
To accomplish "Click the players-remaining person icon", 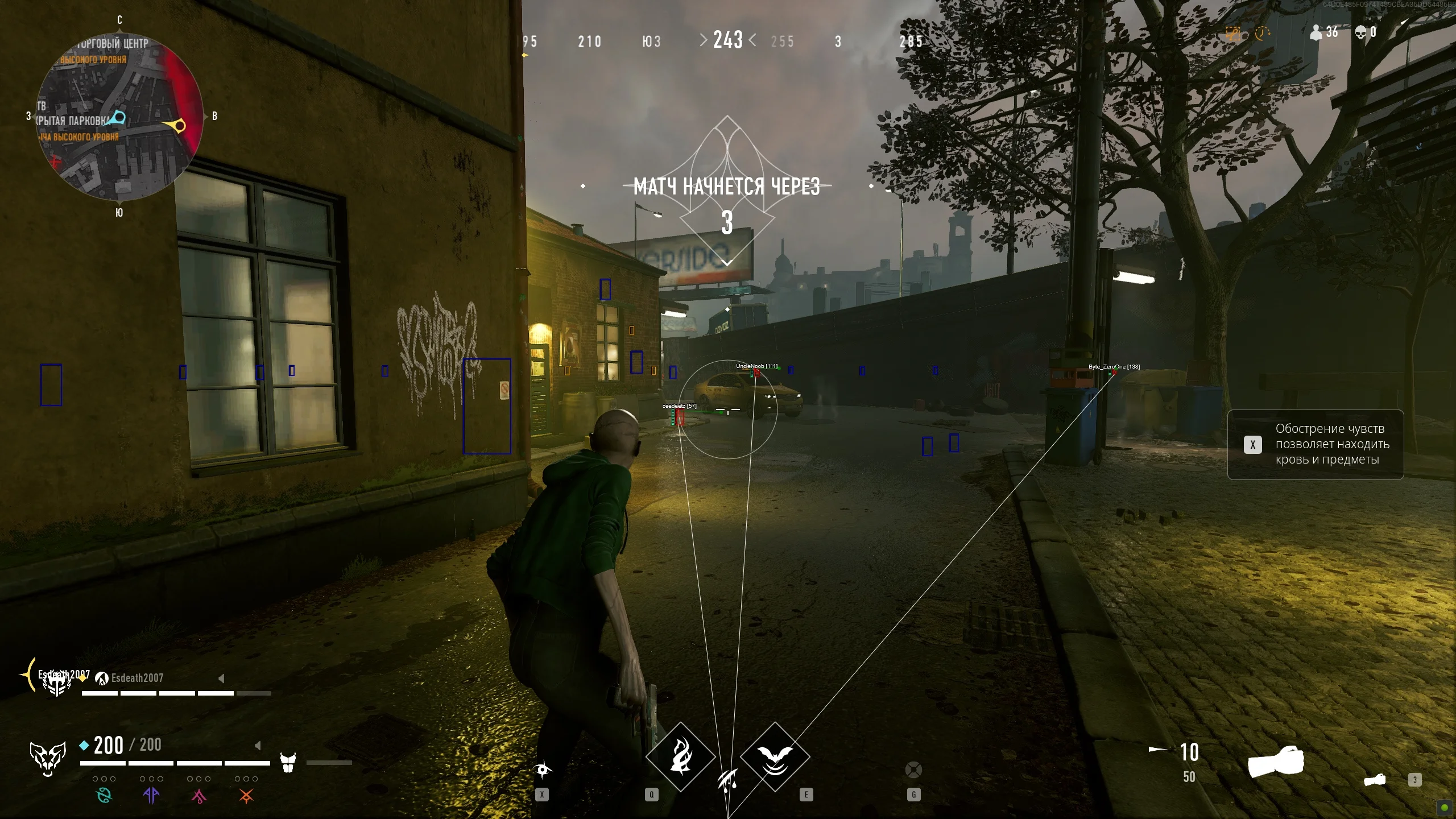I will 1316,32.
